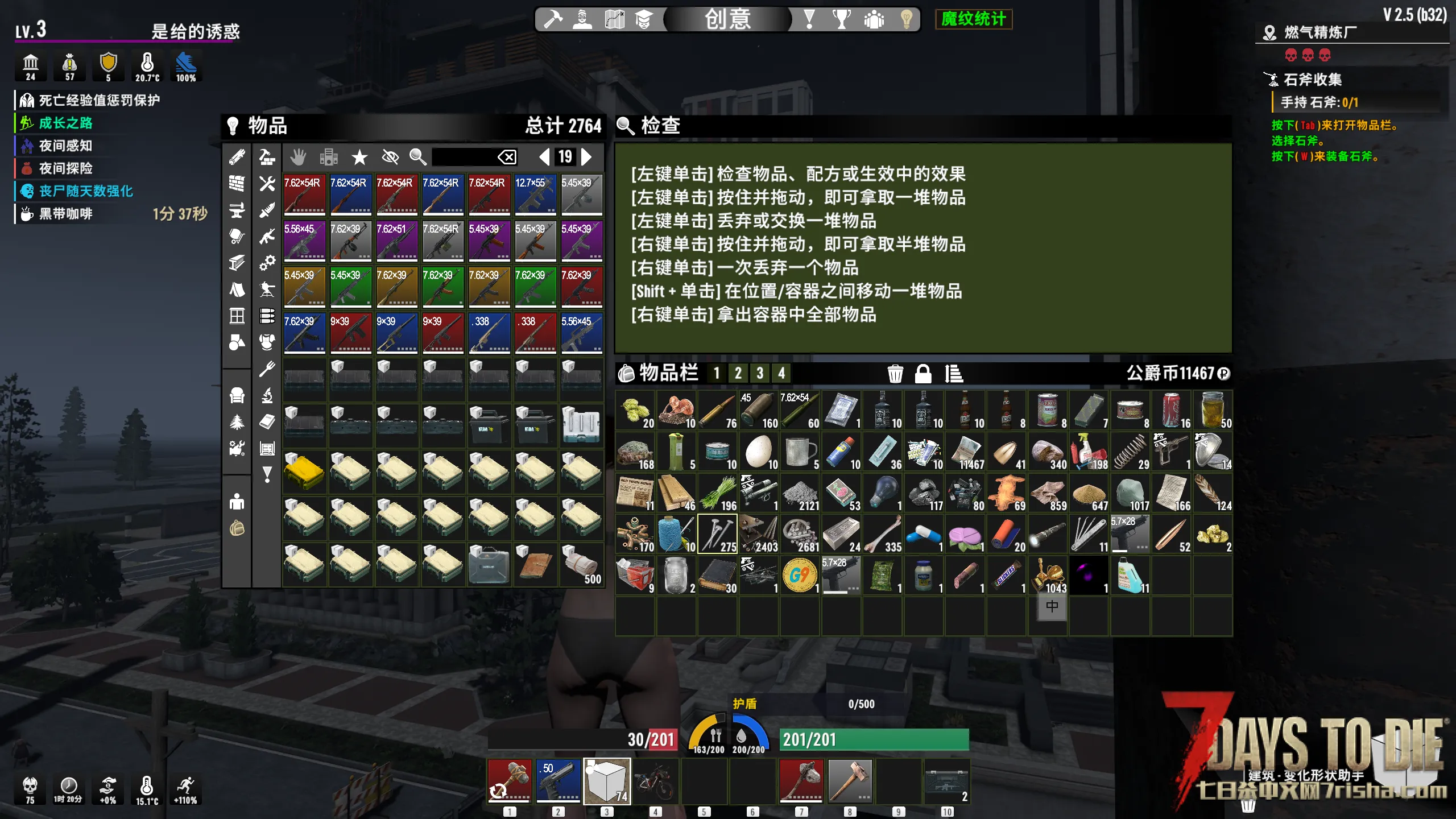This screenshot has height=819, width=1456.
Task: Go to the next creative items page
Action: (587, 156)
